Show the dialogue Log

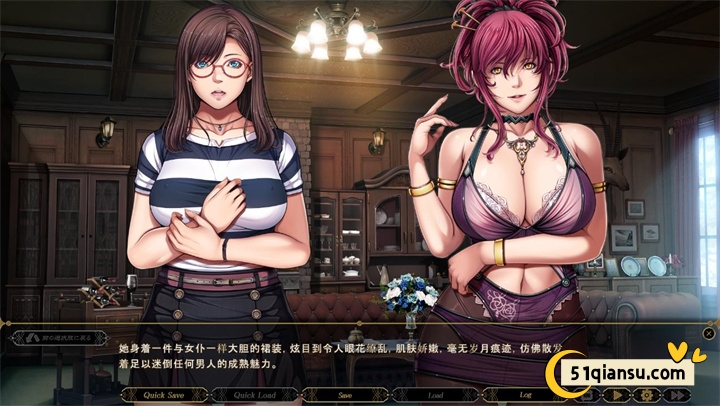tap(525, 395)
